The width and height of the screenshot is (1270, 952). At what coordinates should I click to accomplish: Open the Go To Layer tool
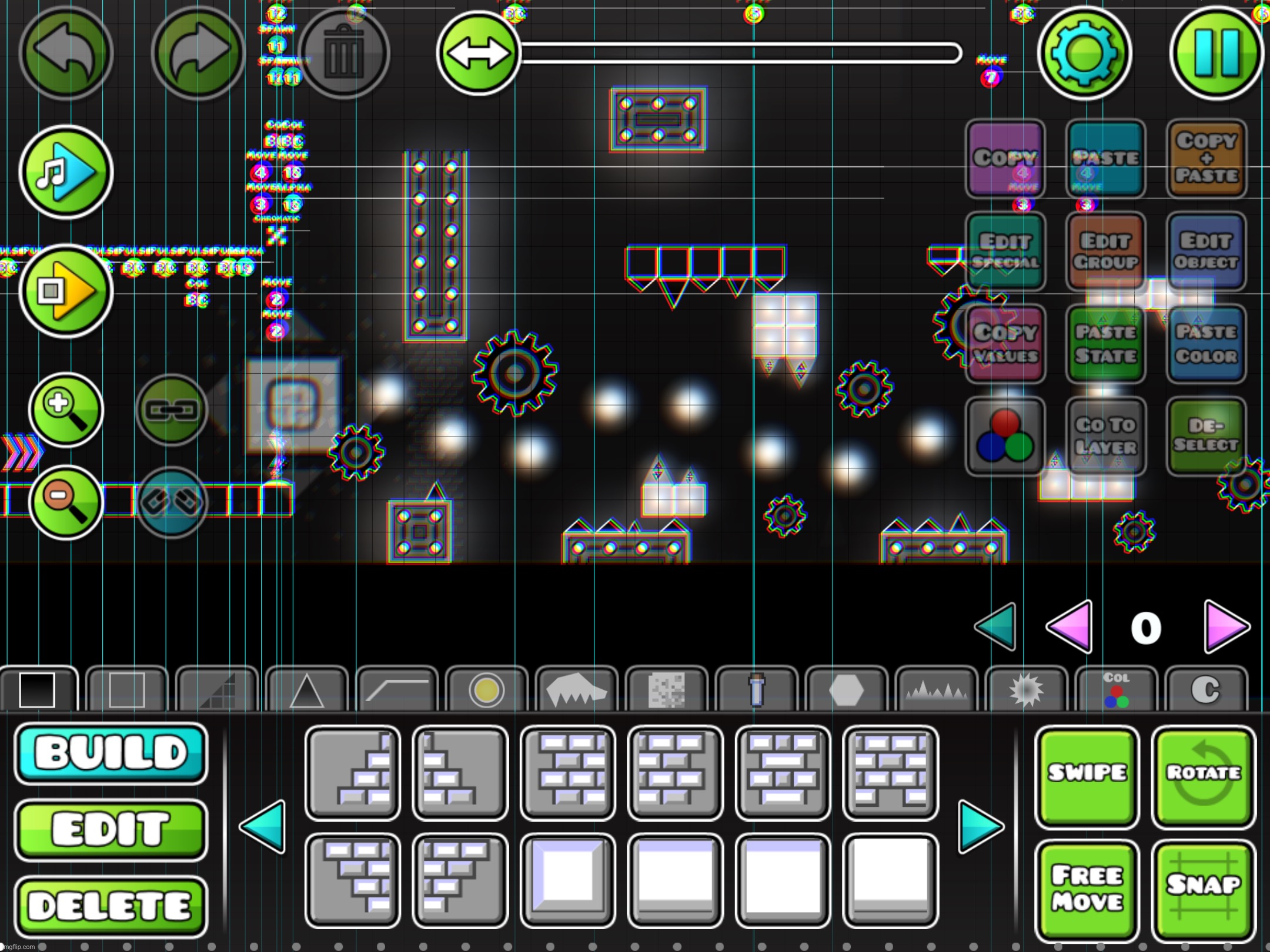point(1105,435)
